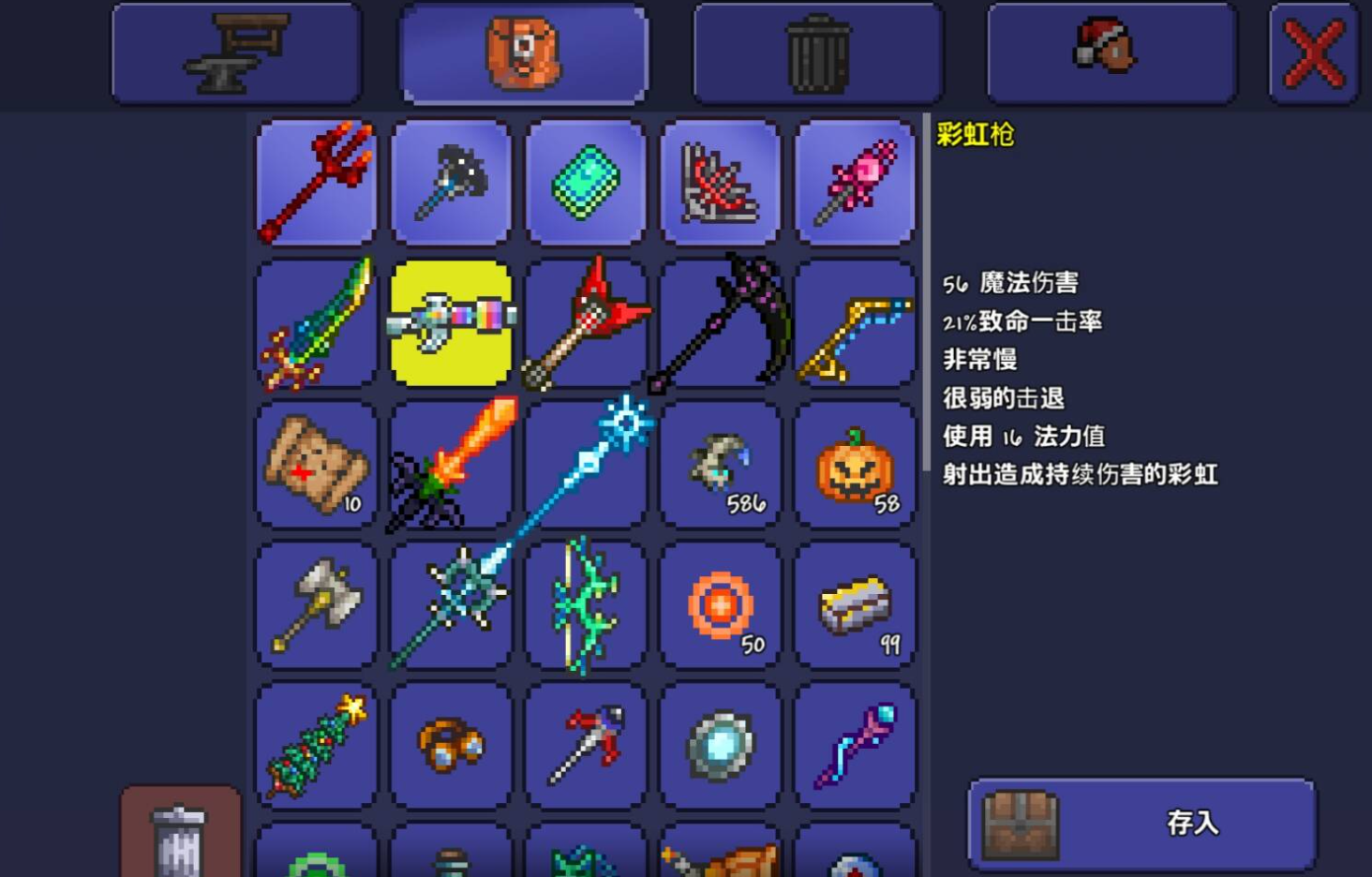Screen dimensions: 1372x877
Task: Select the North Pole spear weapon
Action: [x=586, y=464]
